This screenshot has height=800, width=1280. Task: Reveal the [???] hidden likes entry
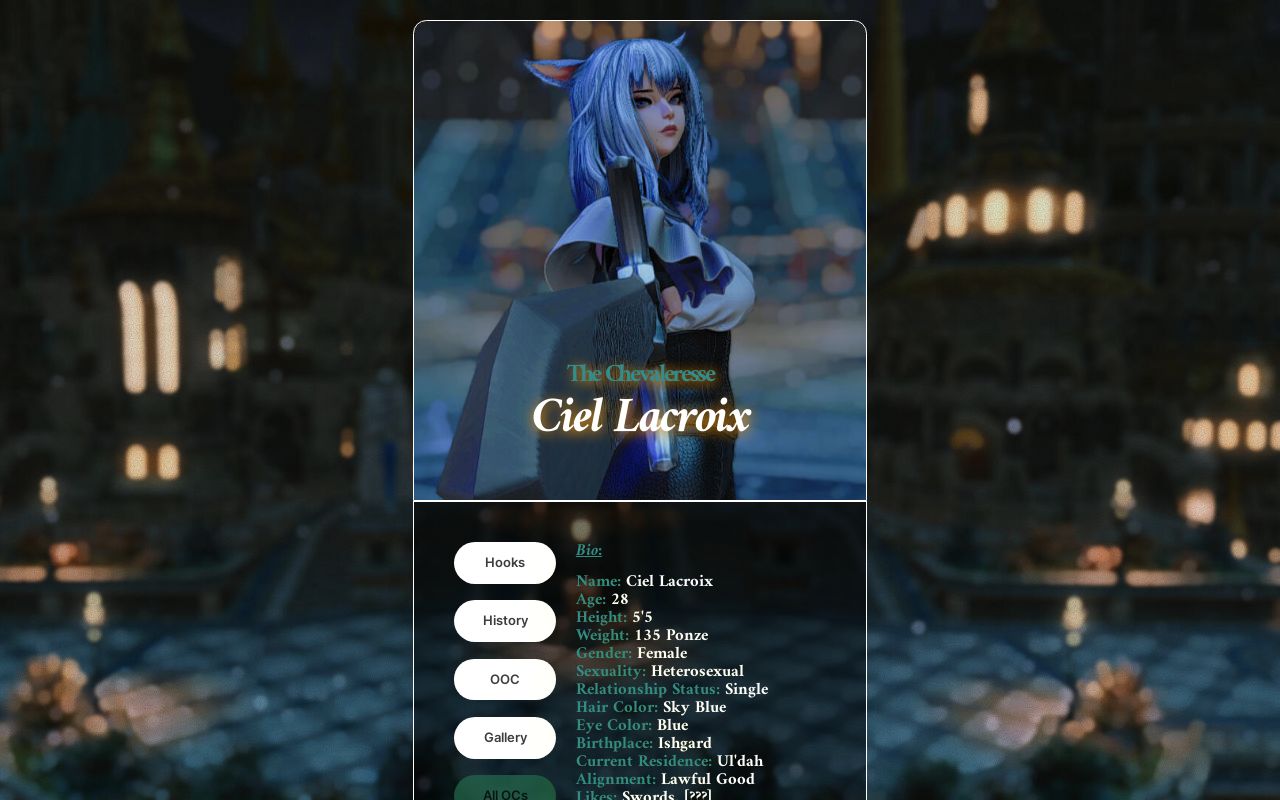click(x=696, y=795)
